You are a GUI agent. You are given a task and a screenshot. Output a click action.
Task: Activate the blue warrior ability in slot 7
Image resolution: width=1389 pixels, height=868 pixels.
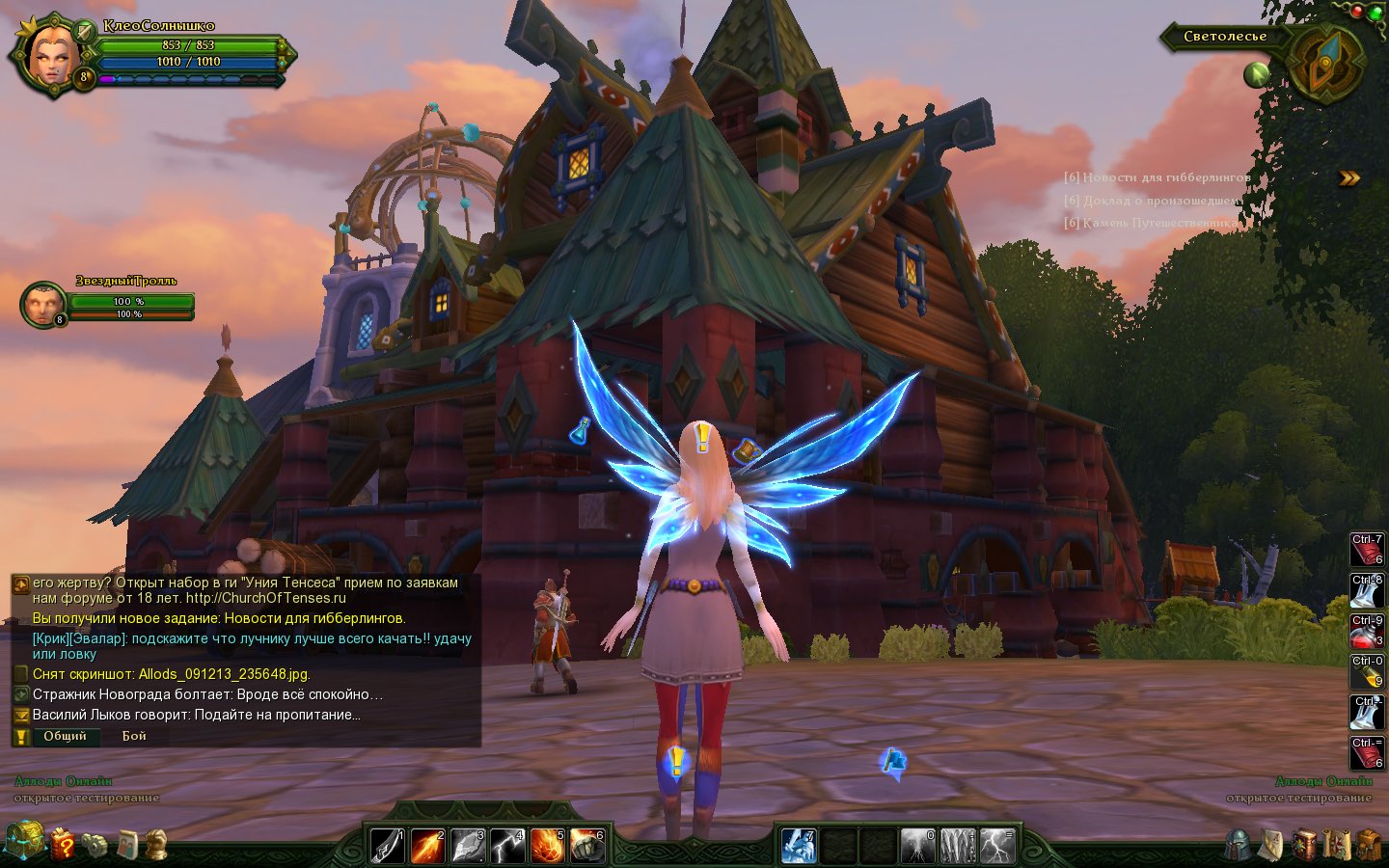[799, 846]
